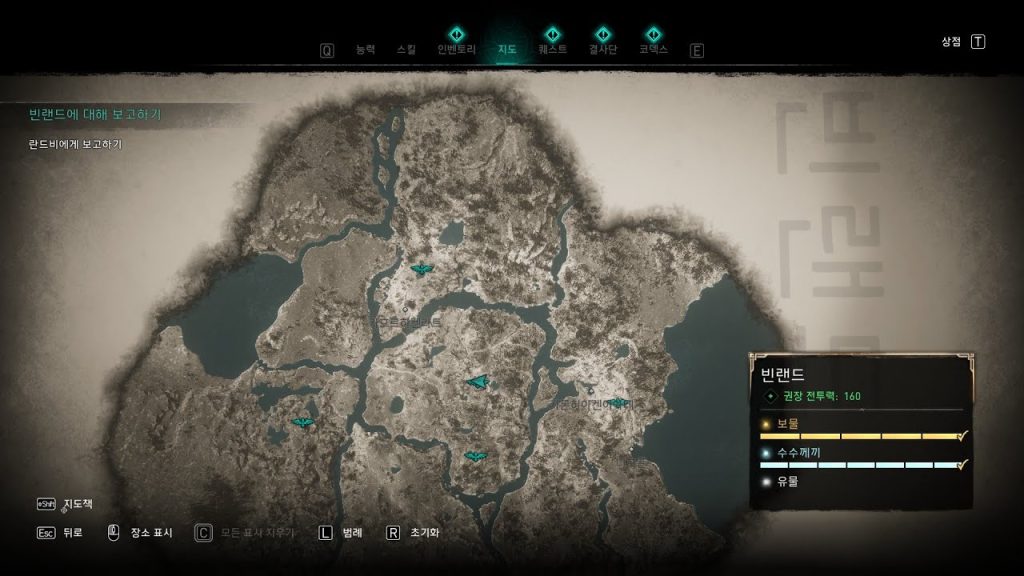The image size is (1024, 576).
Task: Reset the map view with 초기화
Action: [x=424, y=533]
